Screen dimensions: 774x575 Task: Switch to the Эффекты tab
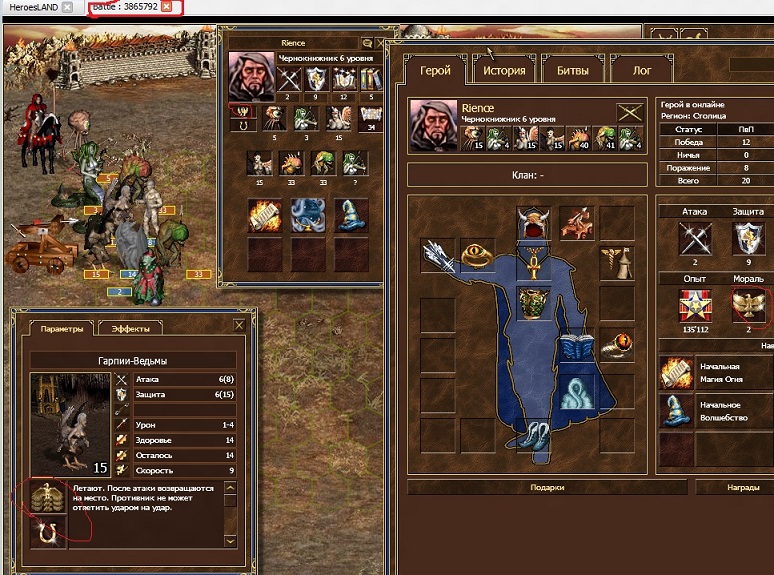click(x=131, y=327)
